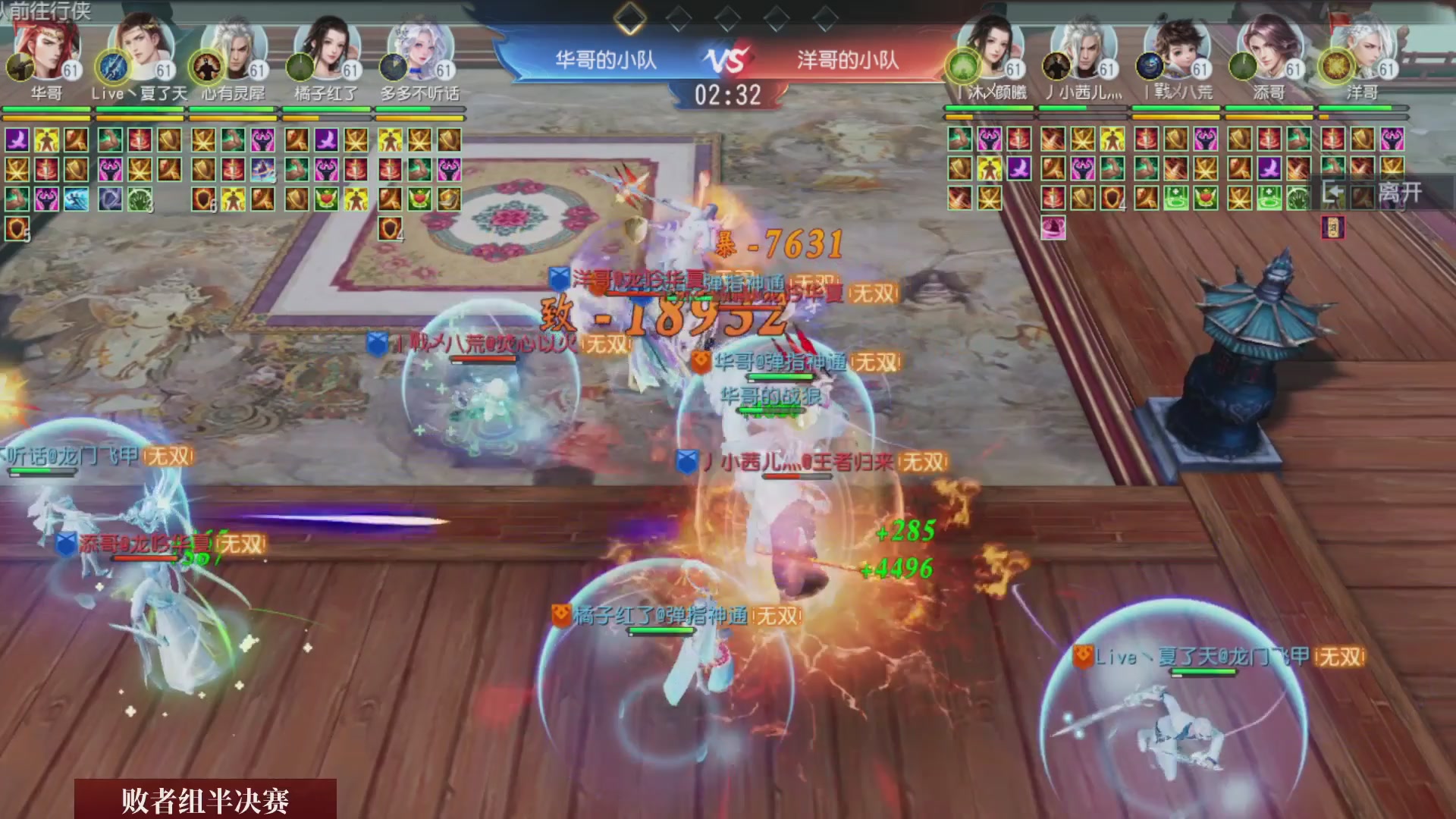Tap the dark flame icon on 心有灵犀's portrait
Viewport: 1456px width, 819px height.
pyautogui.click(x=206, y=66)
